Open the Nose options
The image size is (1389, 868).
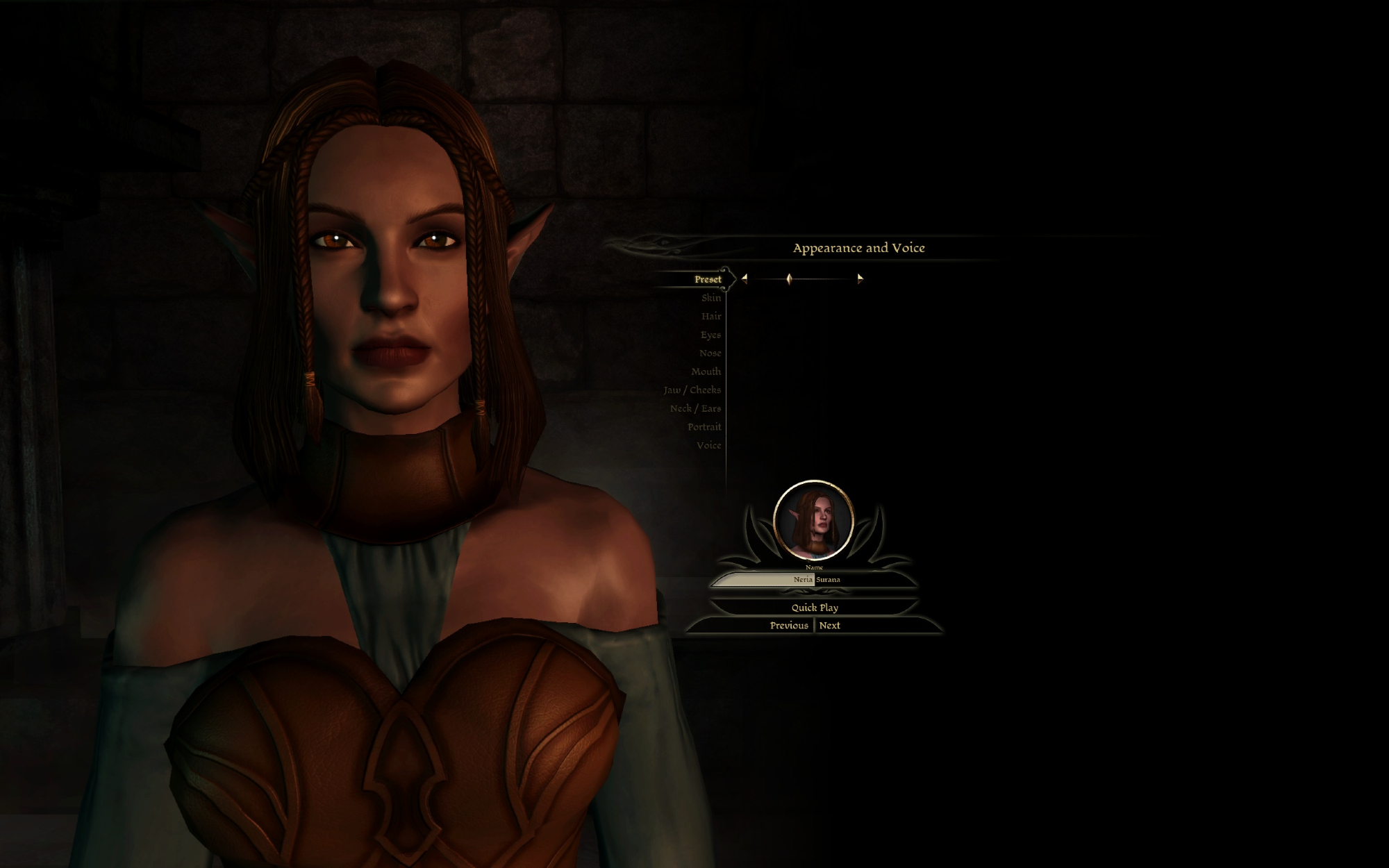point(710,353)
